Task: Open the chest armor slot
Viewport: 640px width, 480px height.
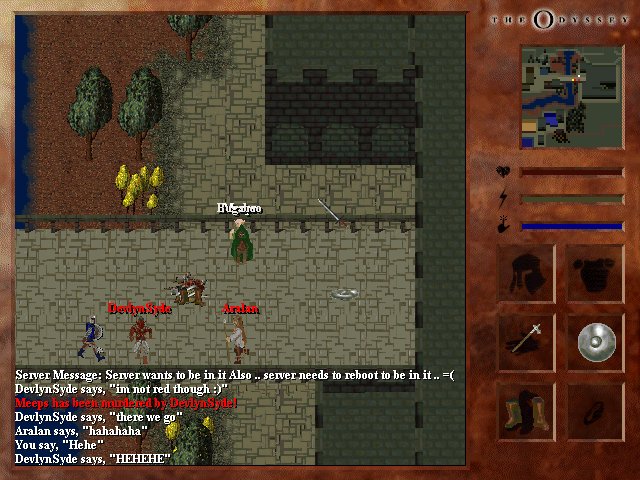Action: pyautogui.click(x=596, y=271)
